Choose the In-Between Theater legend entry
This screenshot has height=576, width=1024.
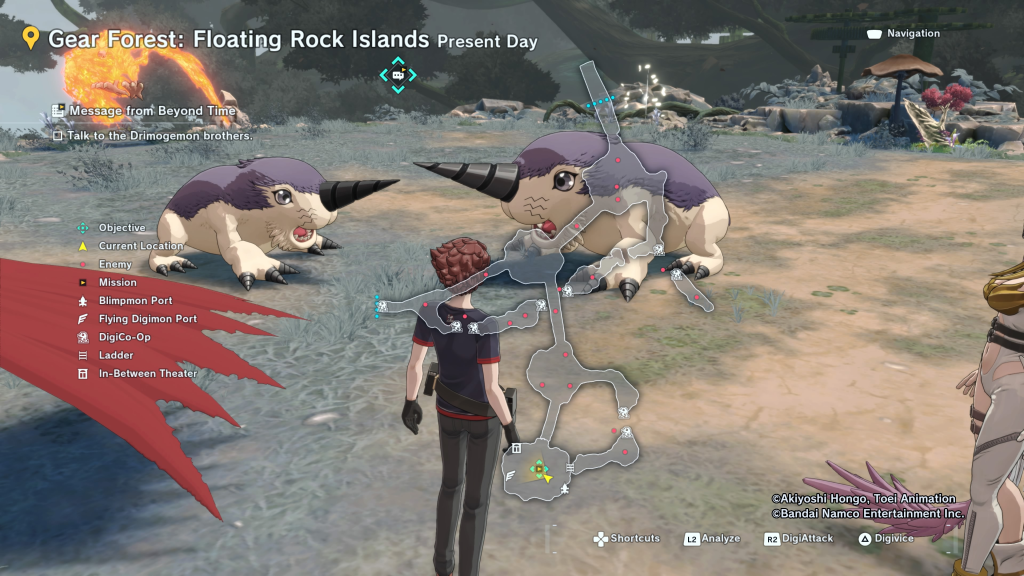tap(147, 374)
